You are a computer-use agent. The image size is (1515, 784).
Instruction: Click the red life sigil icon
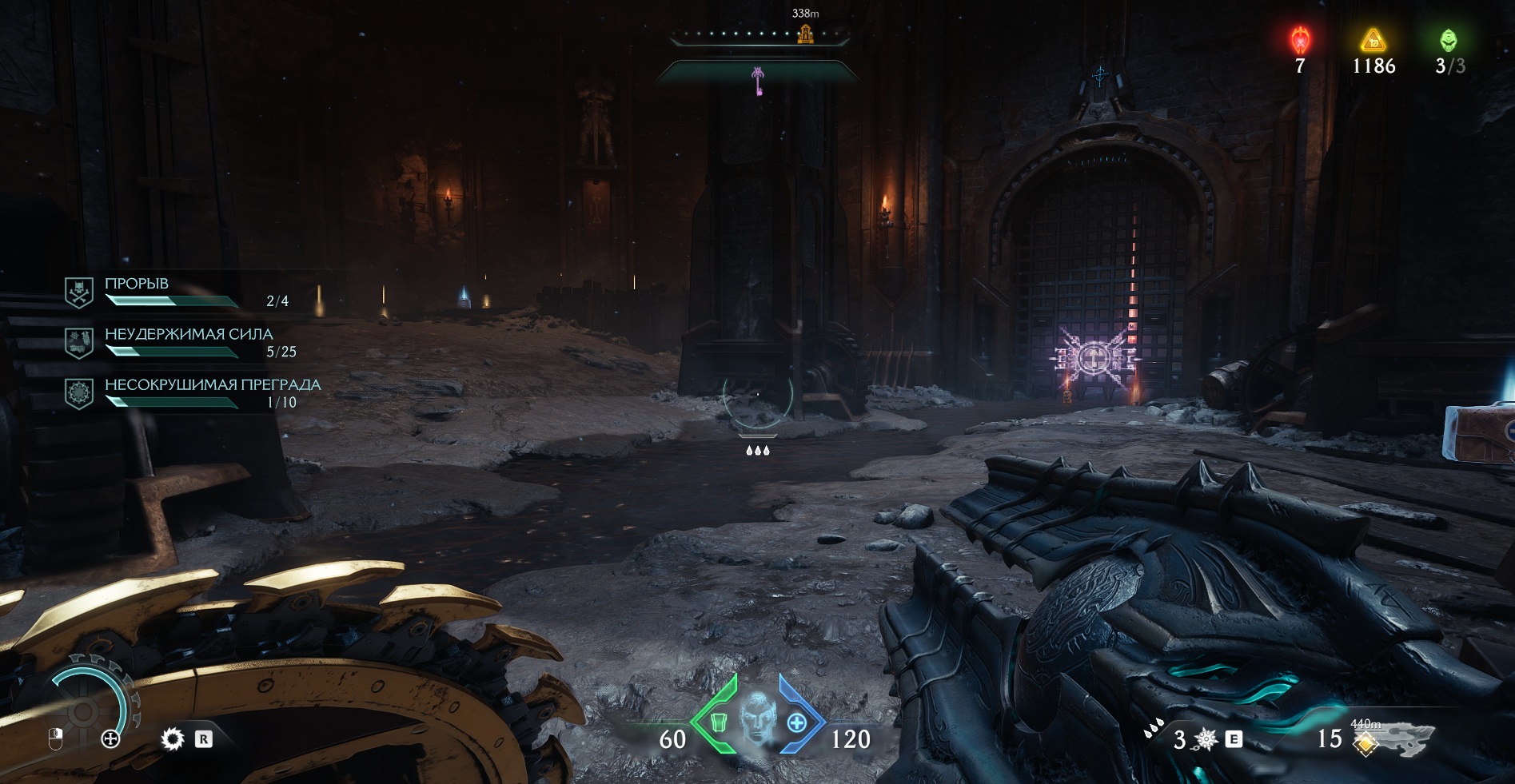1301,40
